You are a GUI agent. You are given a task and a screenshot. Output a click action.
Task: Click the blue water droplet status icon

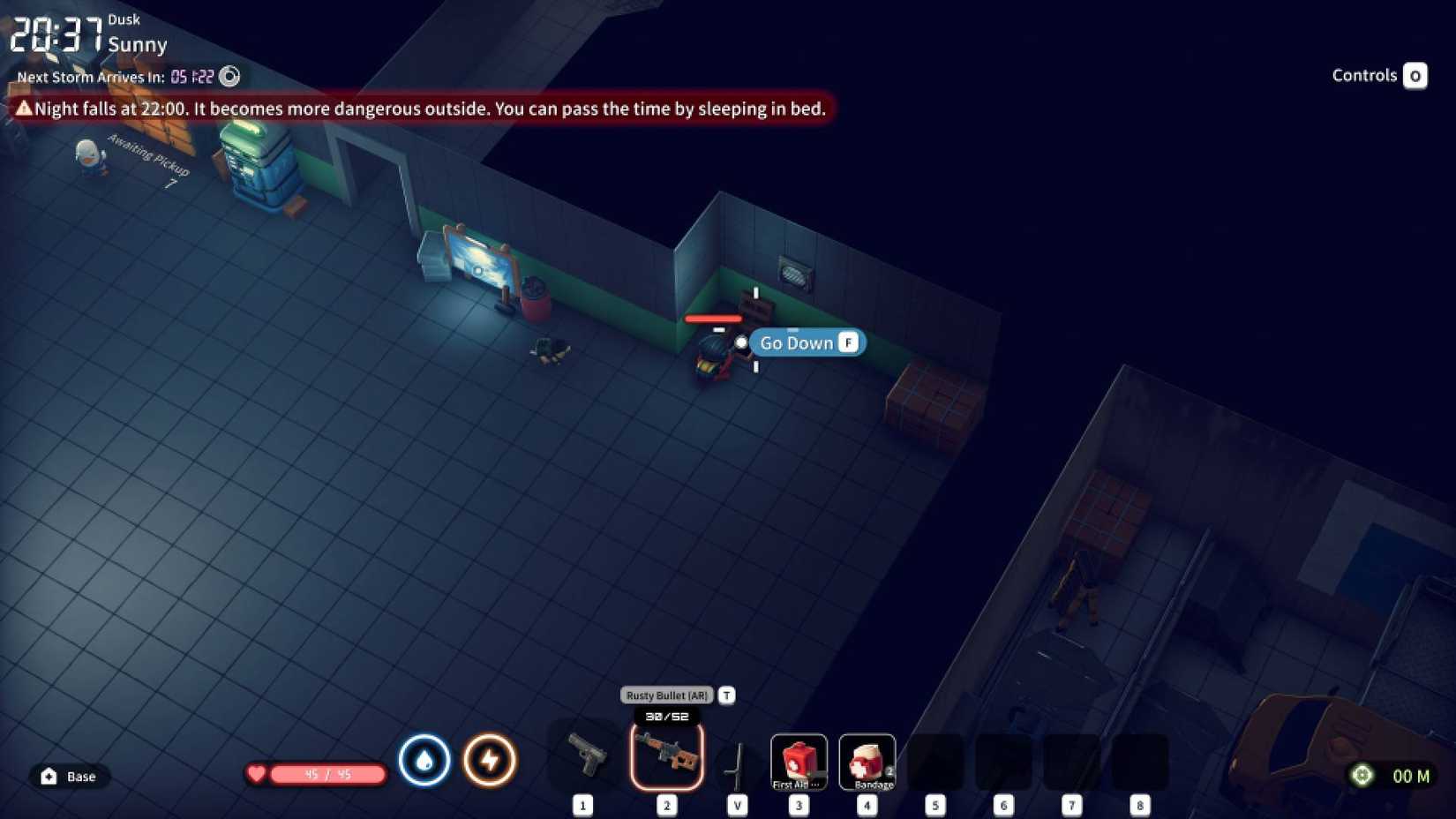[x=424, y=760]
